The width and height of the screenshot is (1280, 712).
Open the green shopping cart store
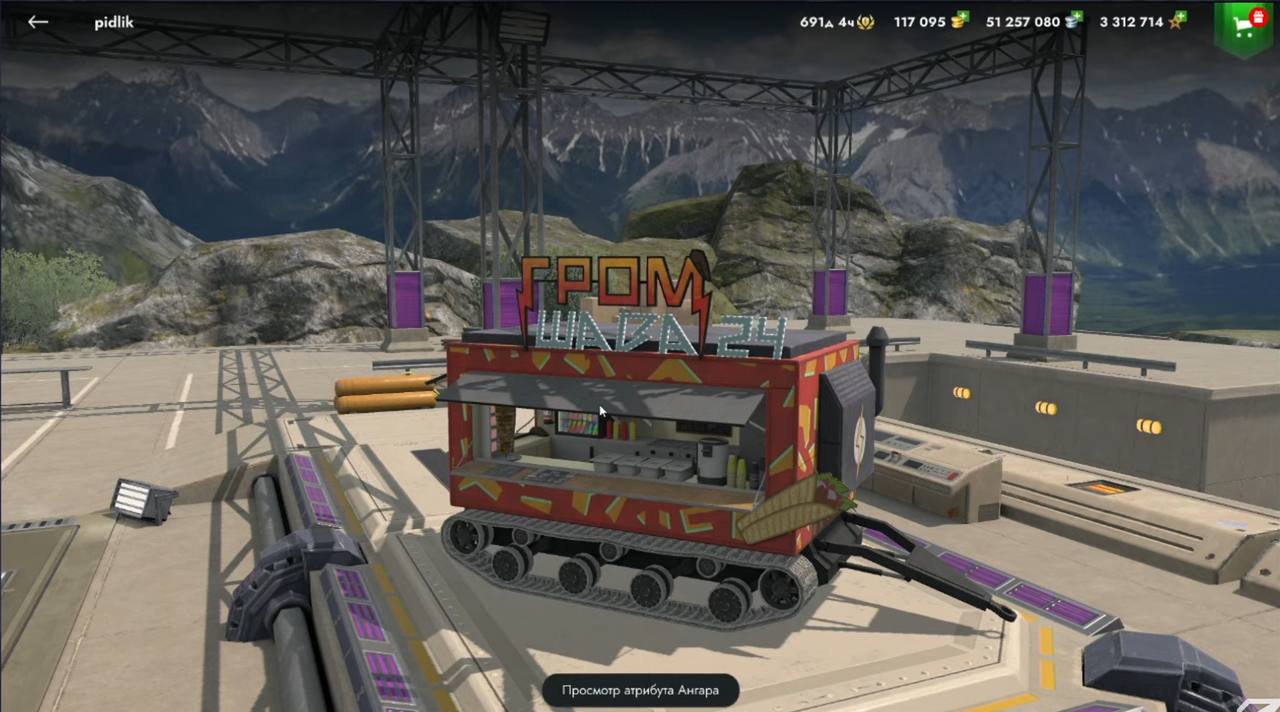pos(1243,27)
